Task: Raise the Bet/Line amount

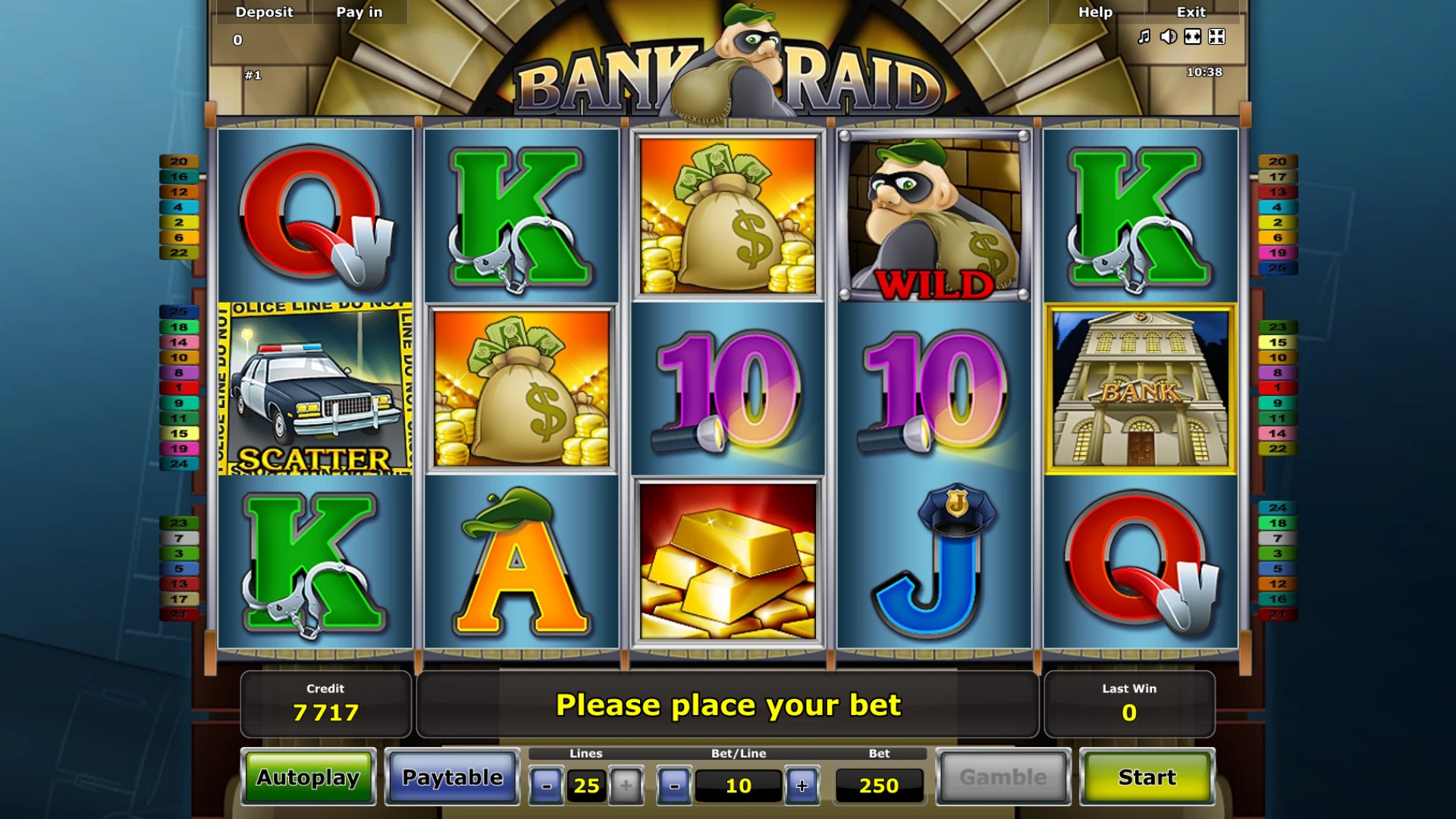Action: coord(802,786)
